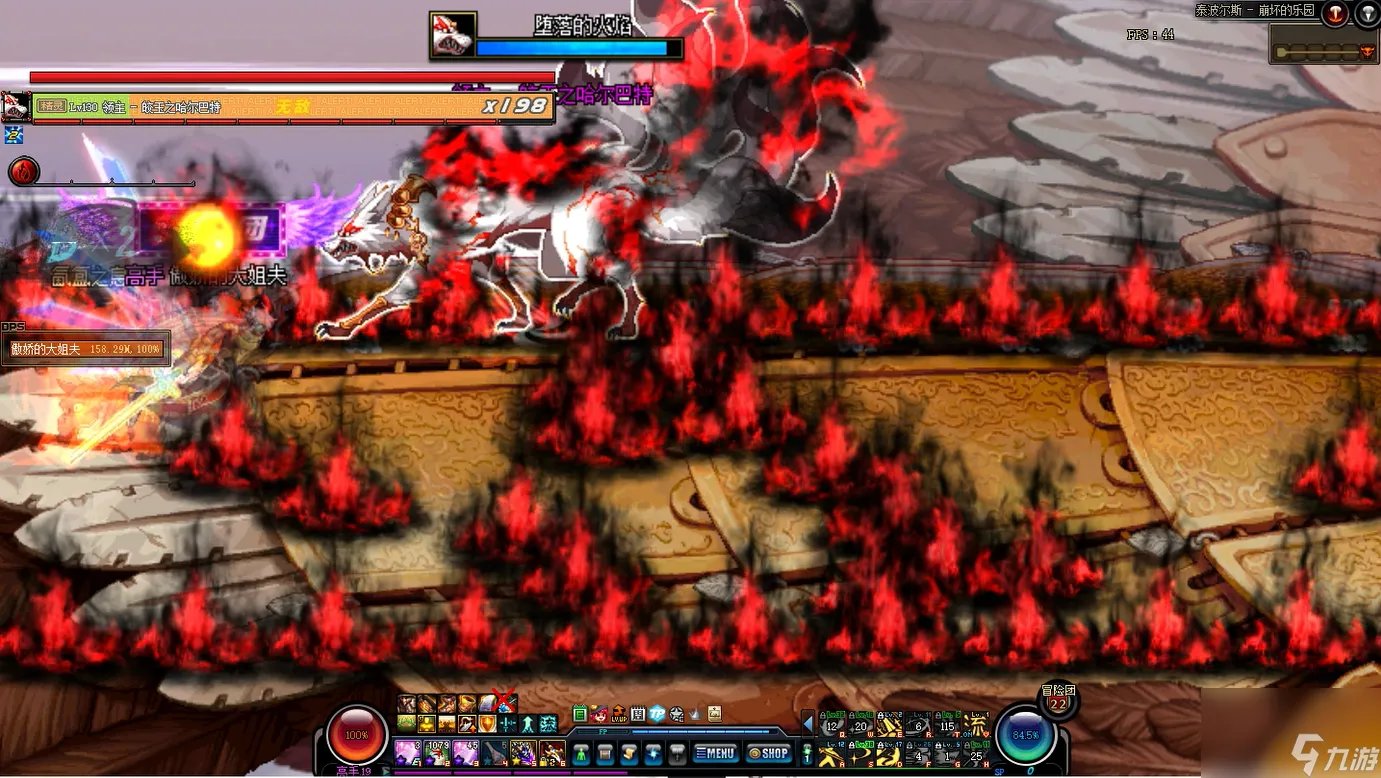Image resolution: width=1381 pixels, height=778 pixels.
Task: Activate the Q skill showing cooldown 12
Action: point(832,726)
